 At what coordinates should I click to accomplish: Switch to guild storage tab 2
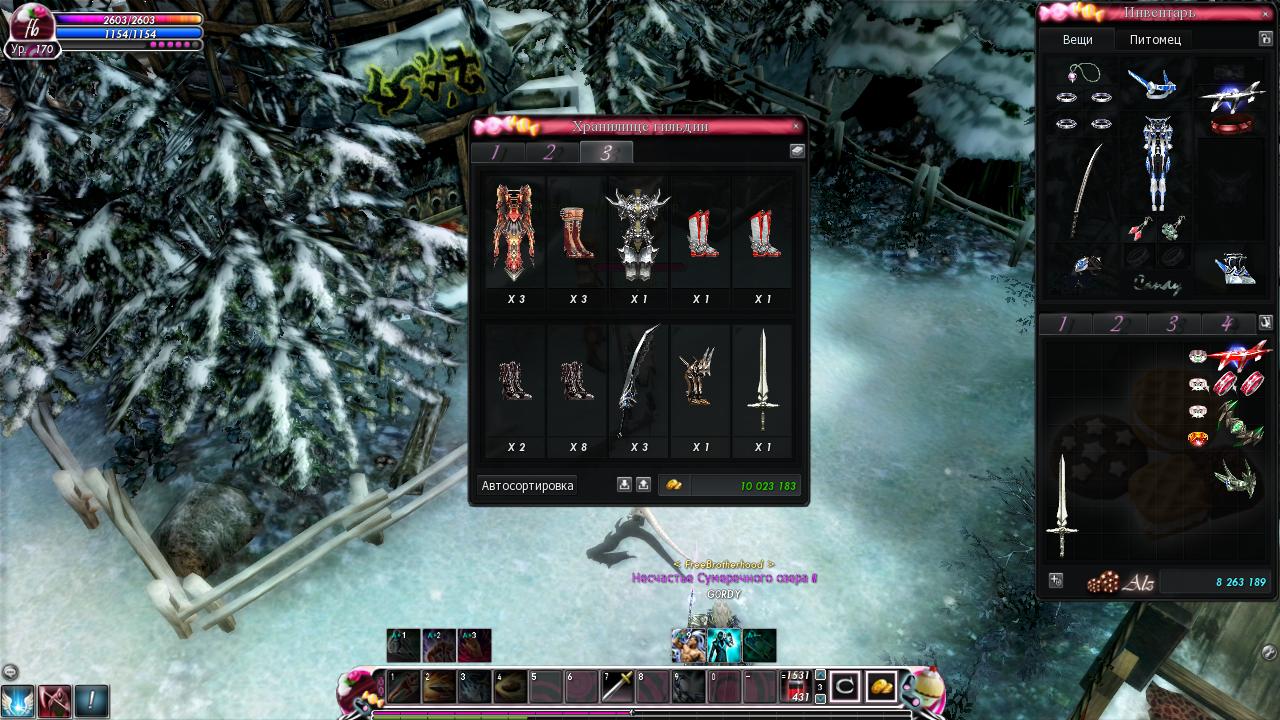[550, 152]
